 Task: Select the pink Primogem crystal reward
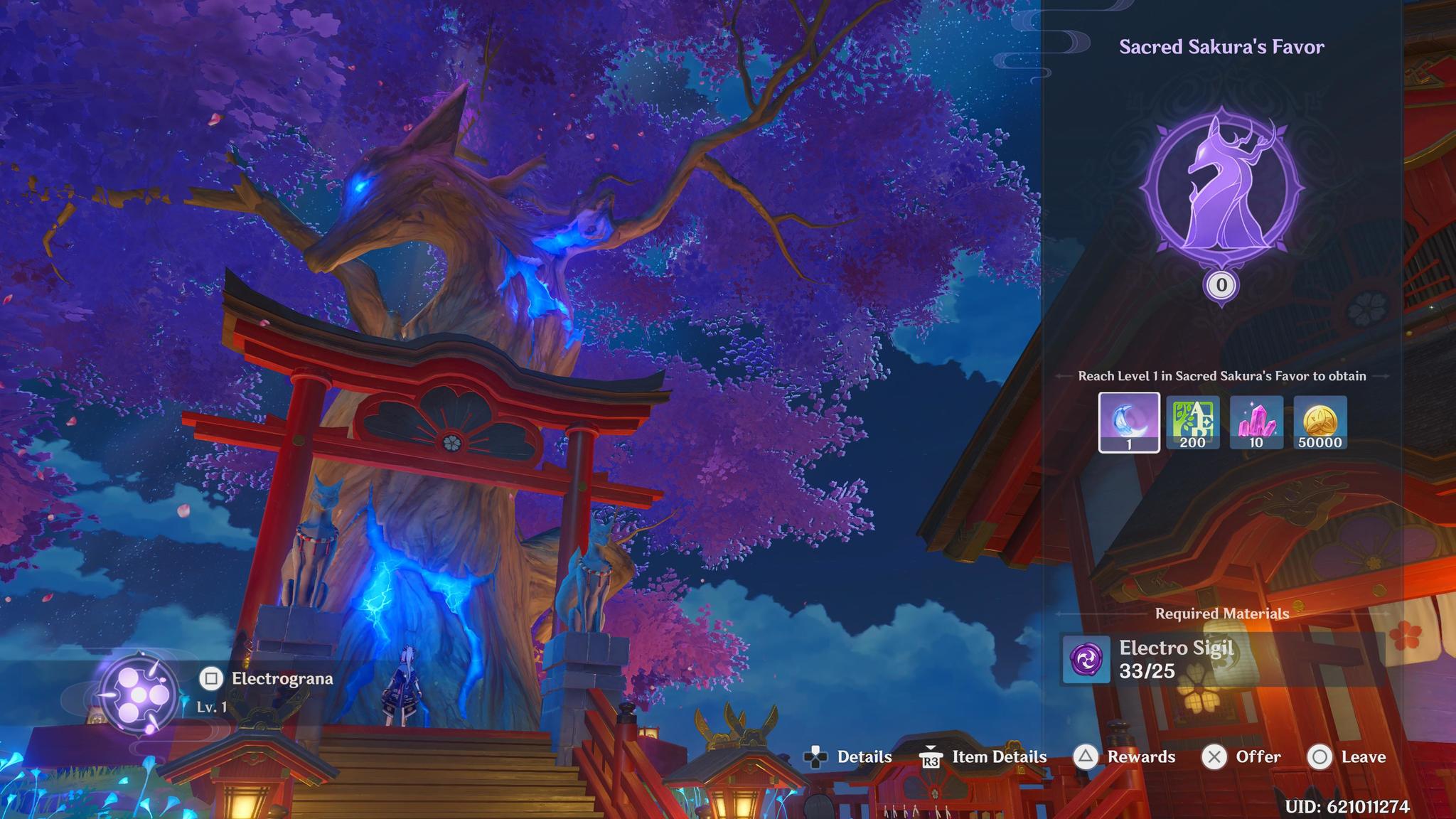coord(1256,422)
